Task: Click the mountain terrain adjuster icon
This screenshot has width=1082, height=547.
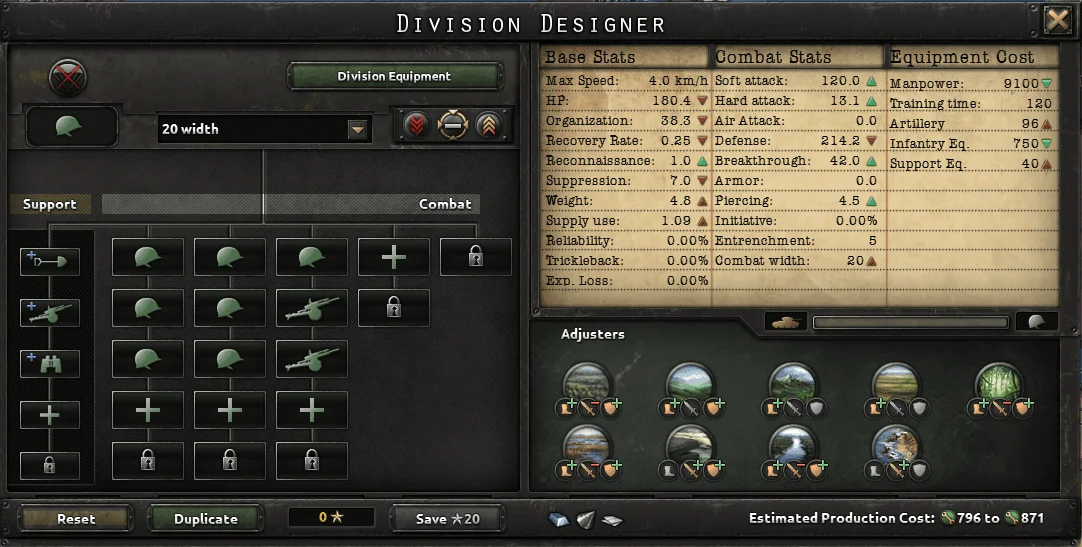Action: pyautogui.click(x=793, y=382)
